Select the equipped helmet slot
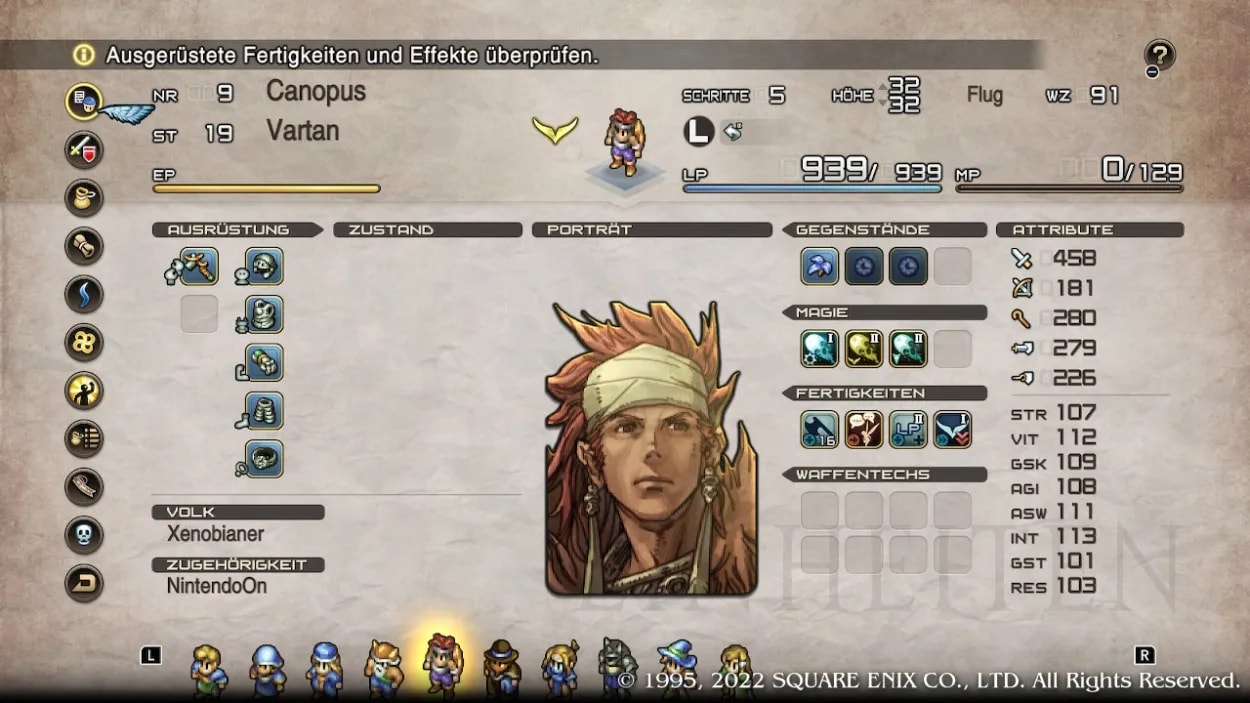The image size is (1250, 703). click(x=264, y=267)
